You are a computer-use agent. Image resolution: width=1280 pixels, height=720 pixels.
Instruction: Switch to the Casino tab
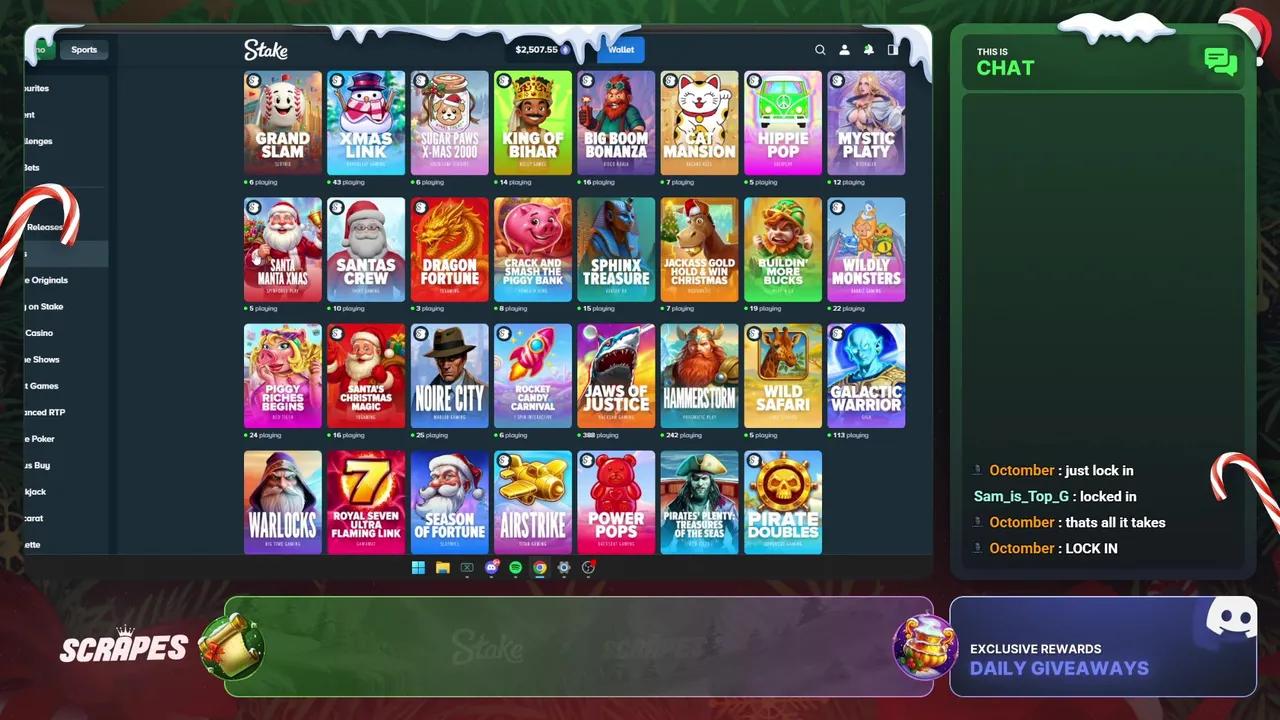38,49
